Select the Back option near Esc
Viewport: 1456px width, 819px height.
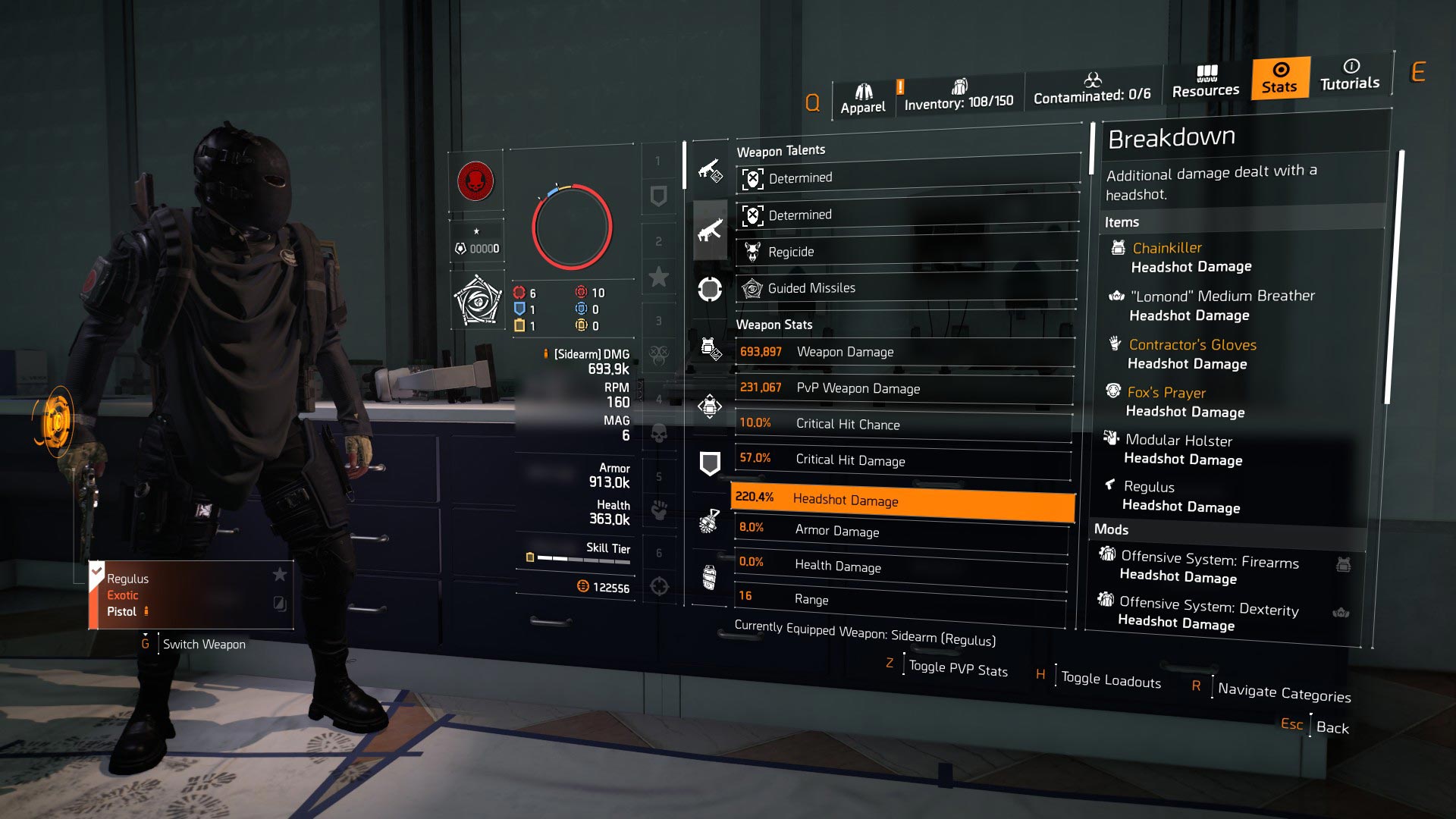click(1332, 727)
